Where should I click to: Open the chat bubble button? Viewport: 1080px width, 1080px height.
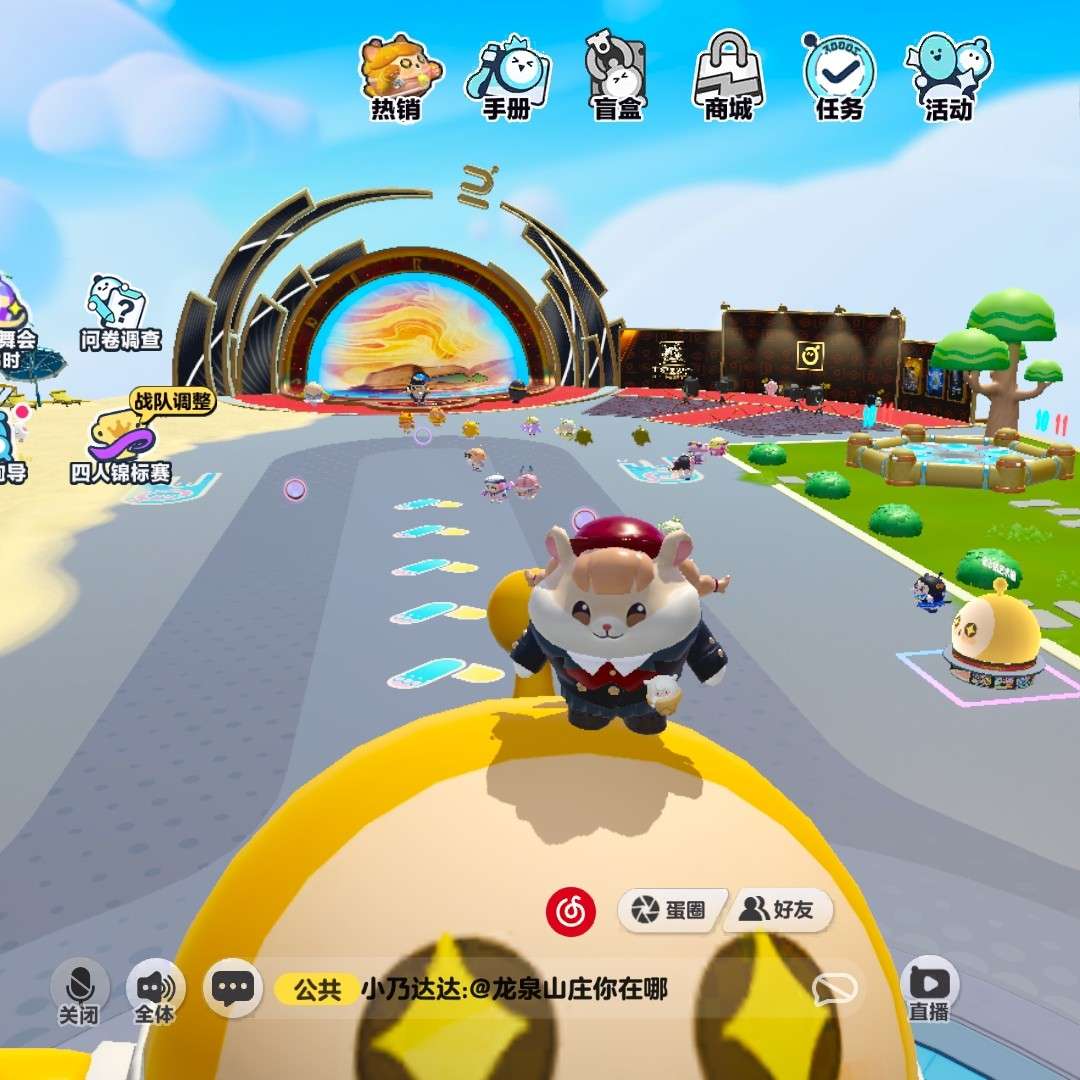coord(232,988)
